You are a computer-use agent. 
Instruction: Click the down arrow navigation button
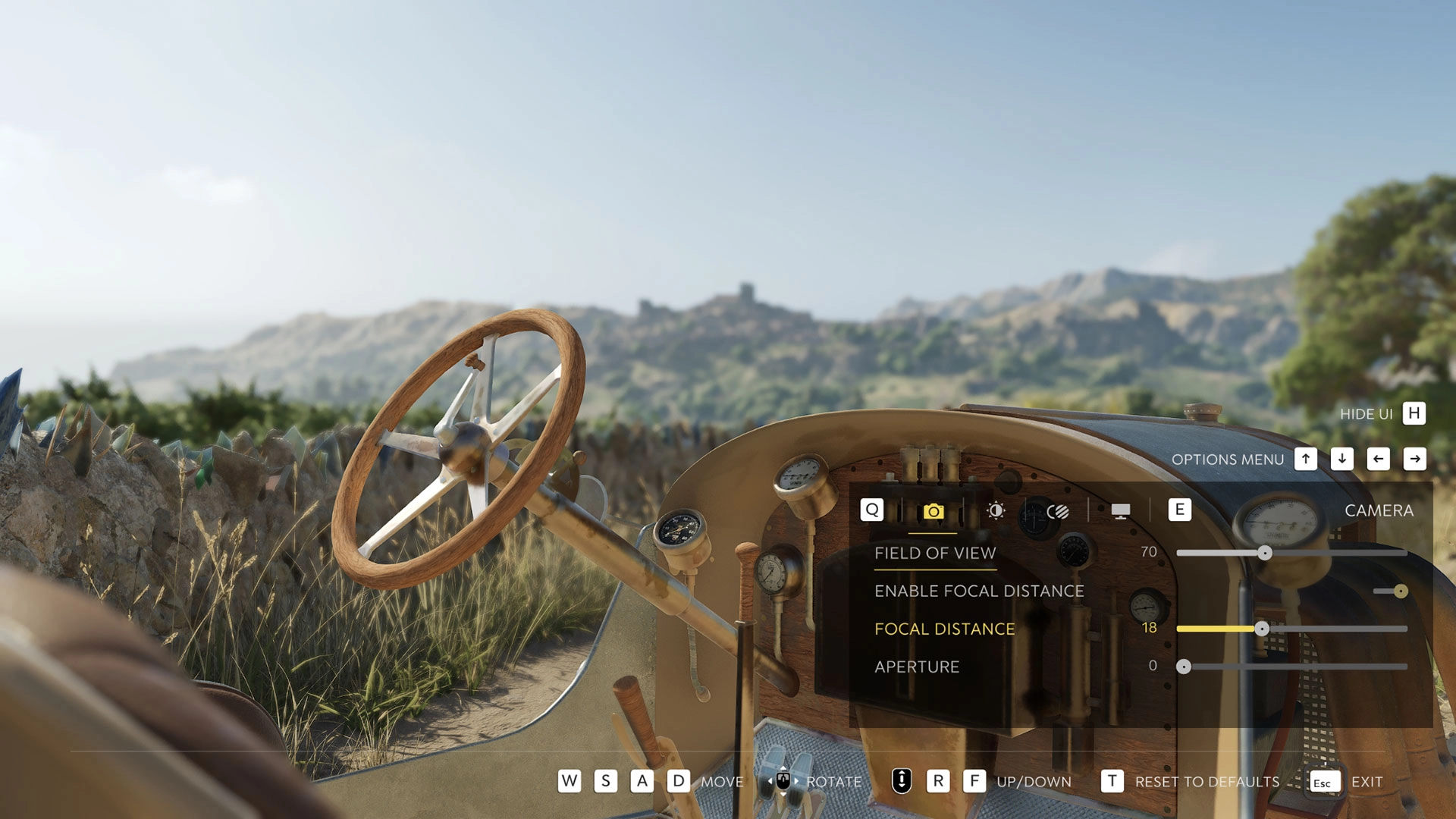click(1342, 459)
